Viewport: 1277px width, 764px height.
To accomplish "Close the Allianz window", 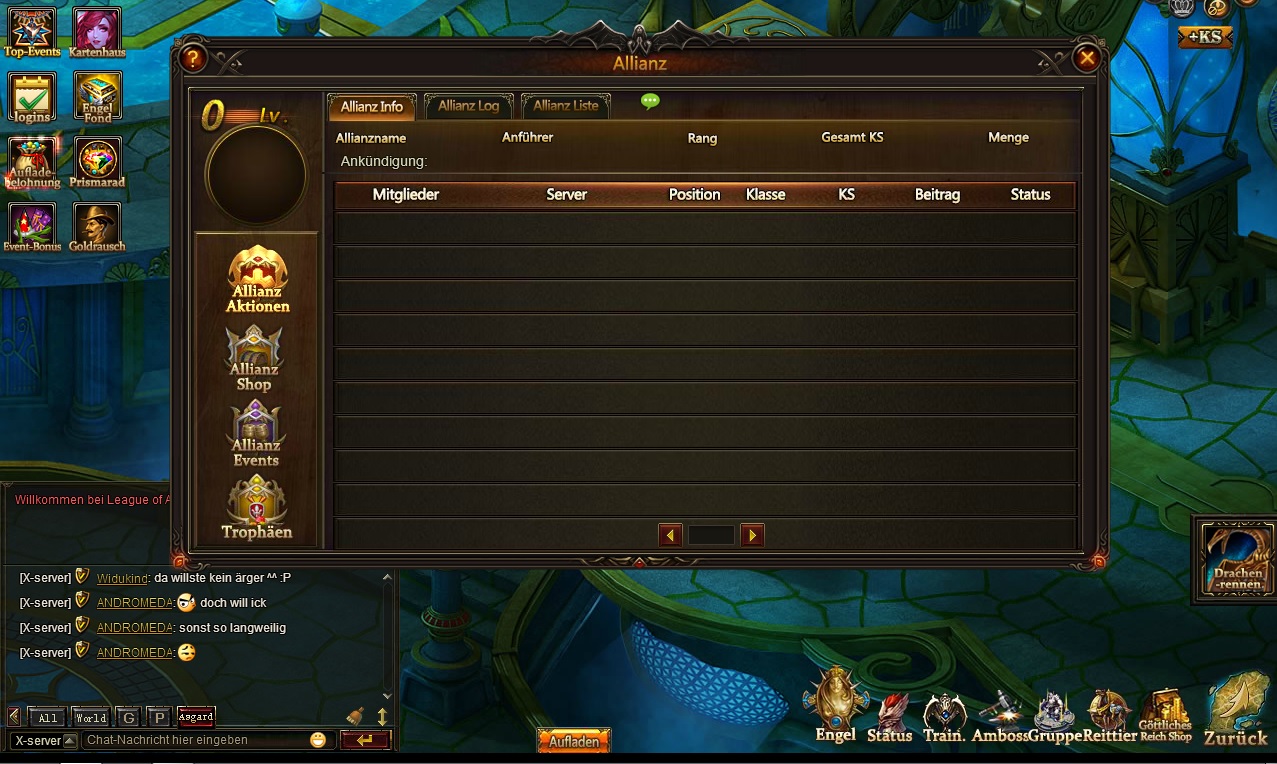I will pyautogui.click(x=1086, y=58).
